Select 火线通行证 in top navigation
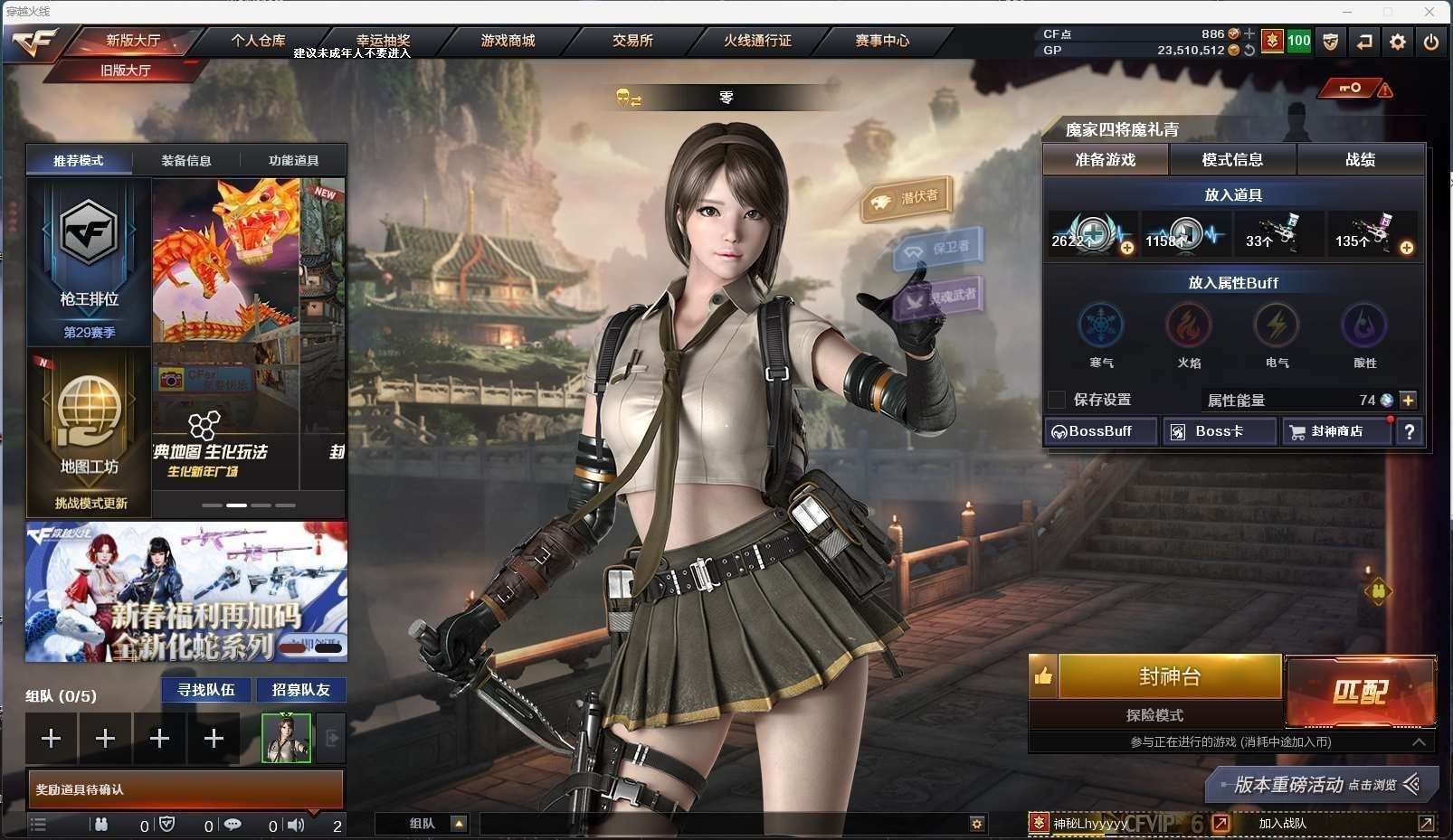The image size is (1453, 840). point(757,41)
